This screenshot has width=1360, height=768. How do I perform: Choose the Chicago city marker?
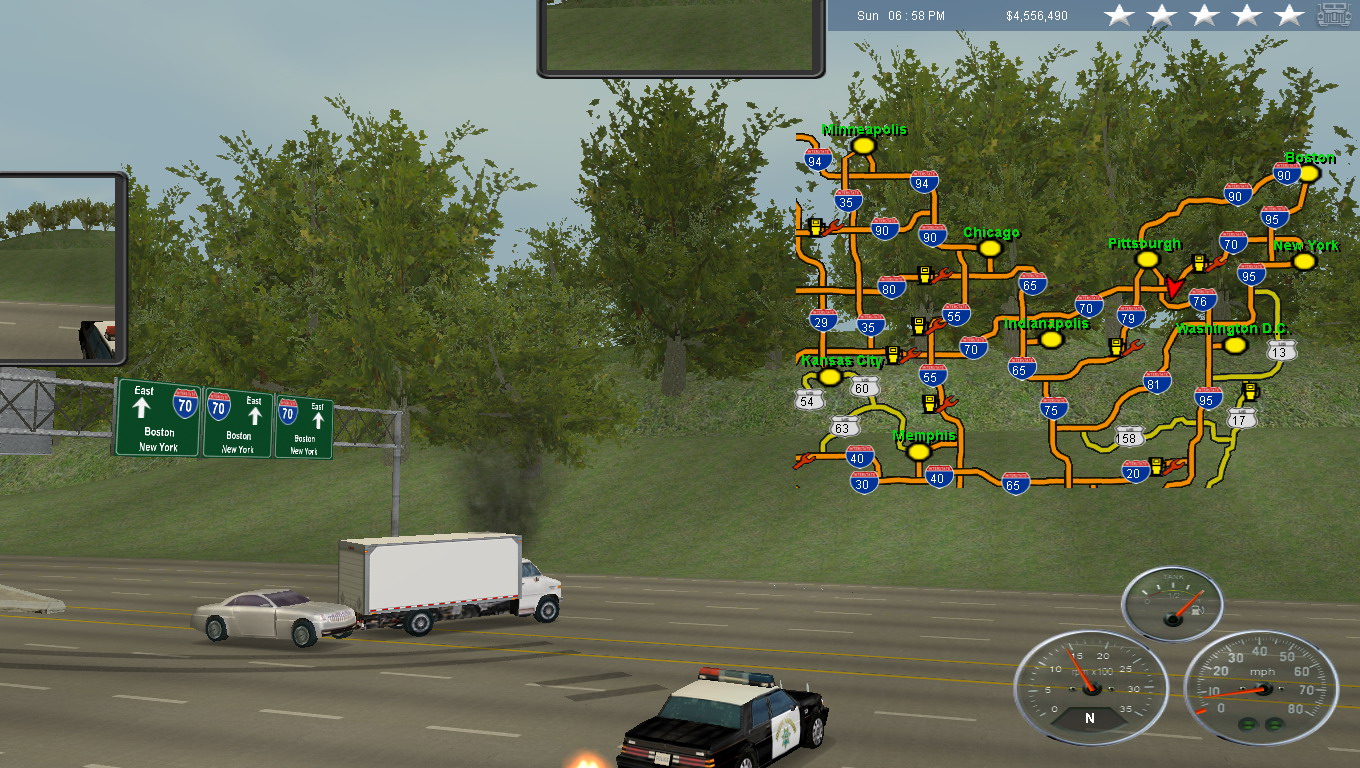point(990,248)
